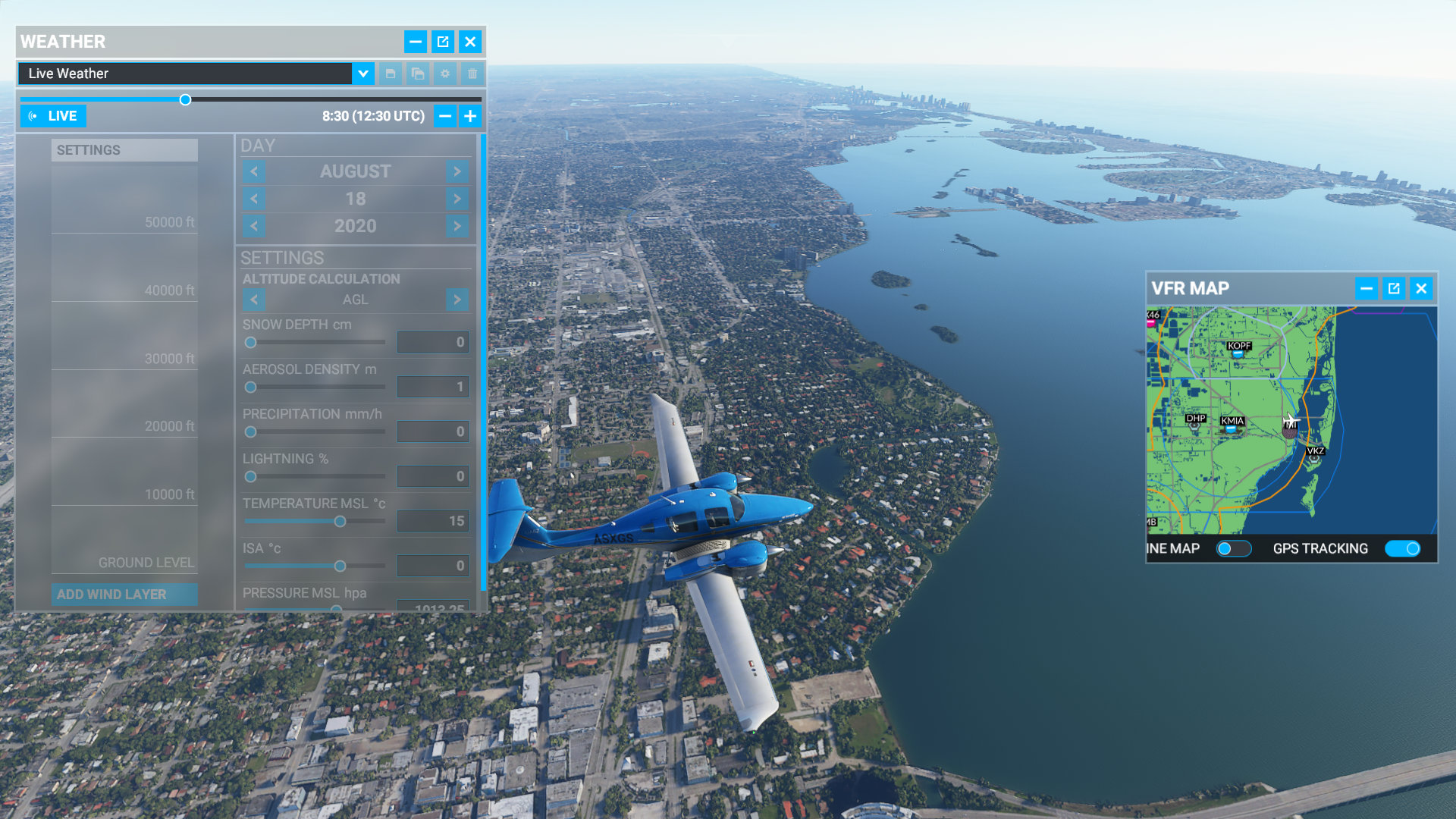Close the VFR Map window
The image size is (1456, 819).
tap(1421, 288)
